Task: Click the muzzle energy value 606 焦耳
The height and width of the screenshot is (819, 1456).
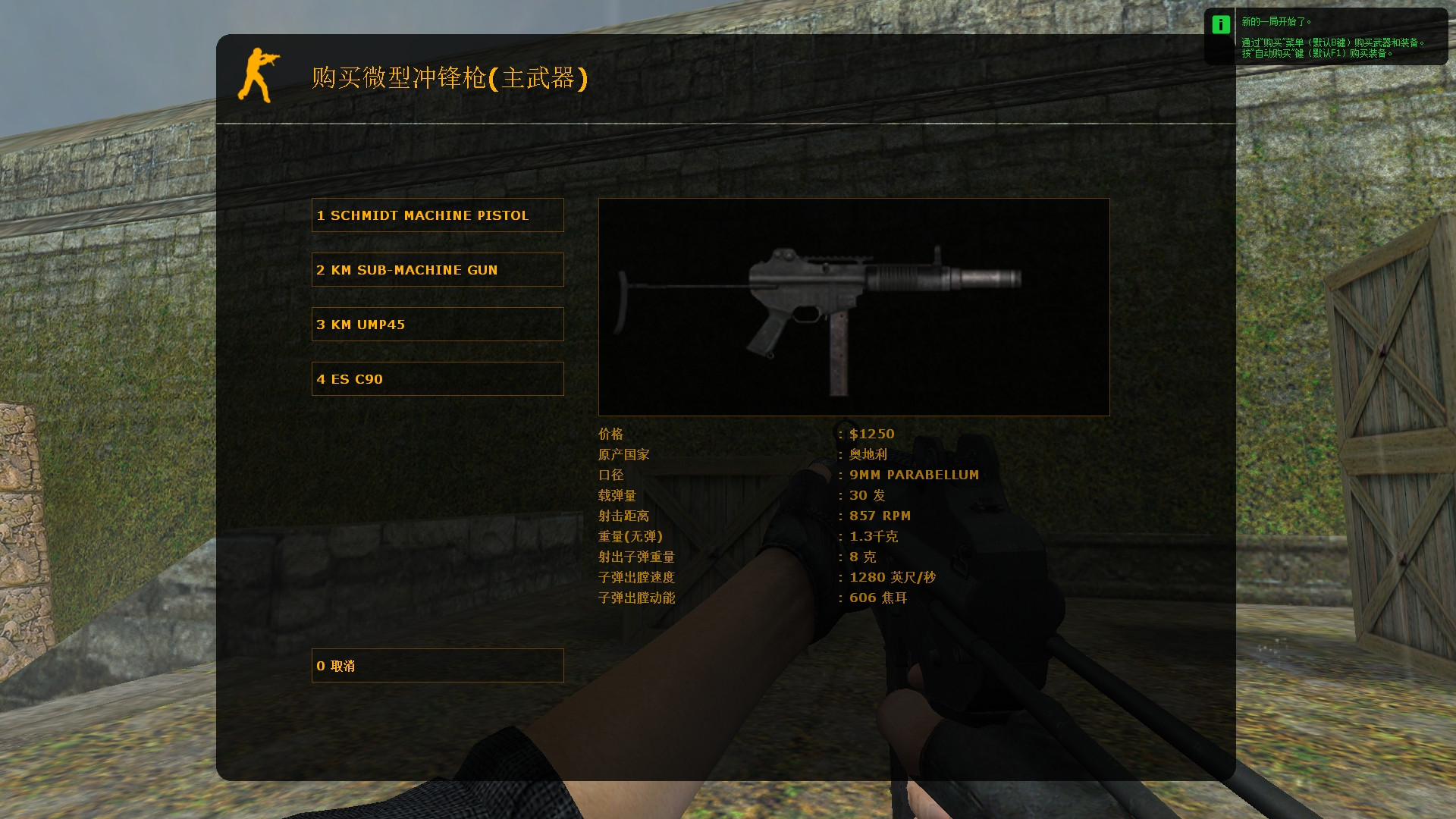Action: coord(877,598)
